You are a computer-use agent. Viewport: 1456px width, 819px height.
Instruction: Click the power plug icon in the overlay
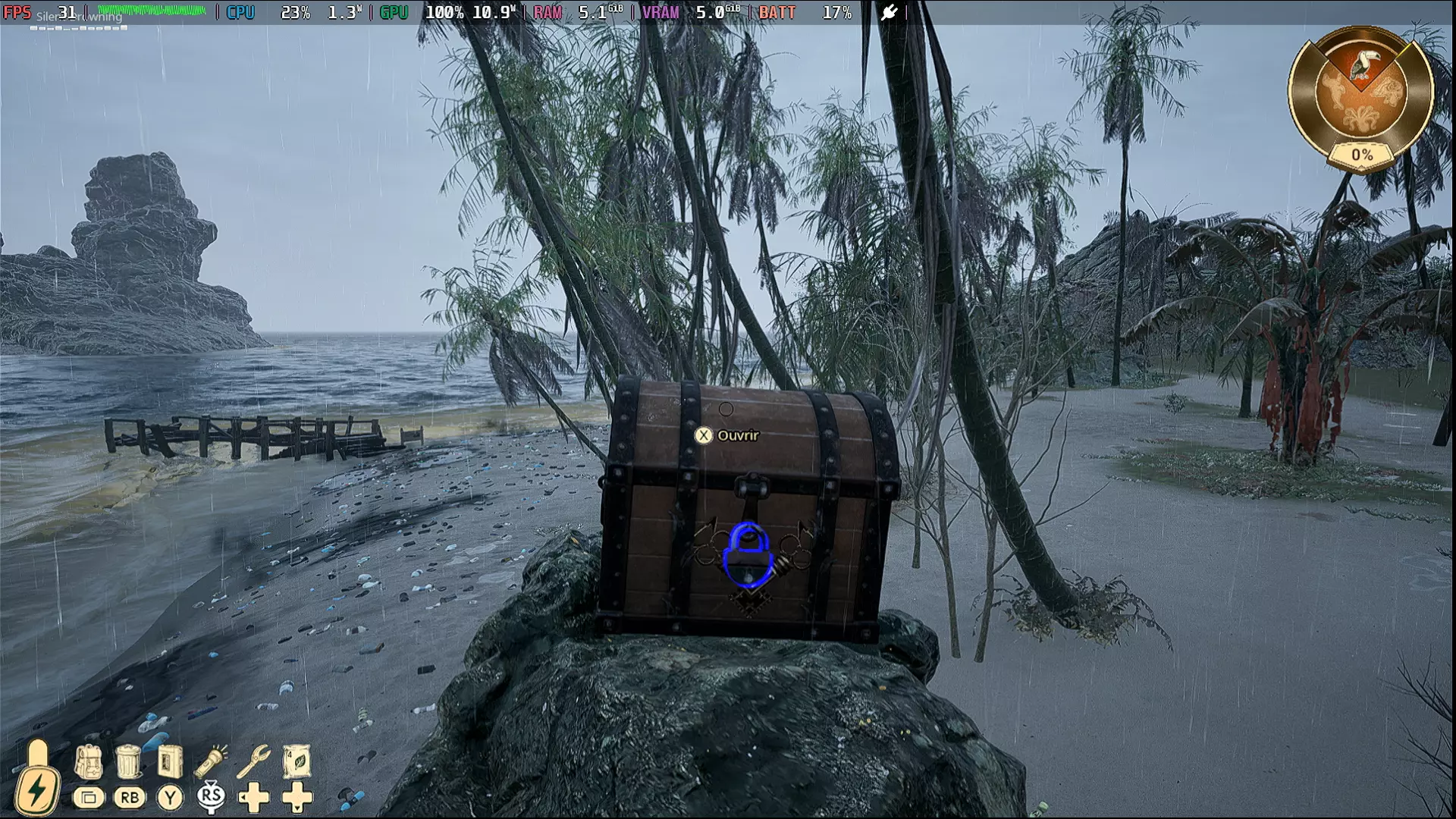tap(890, 12)
